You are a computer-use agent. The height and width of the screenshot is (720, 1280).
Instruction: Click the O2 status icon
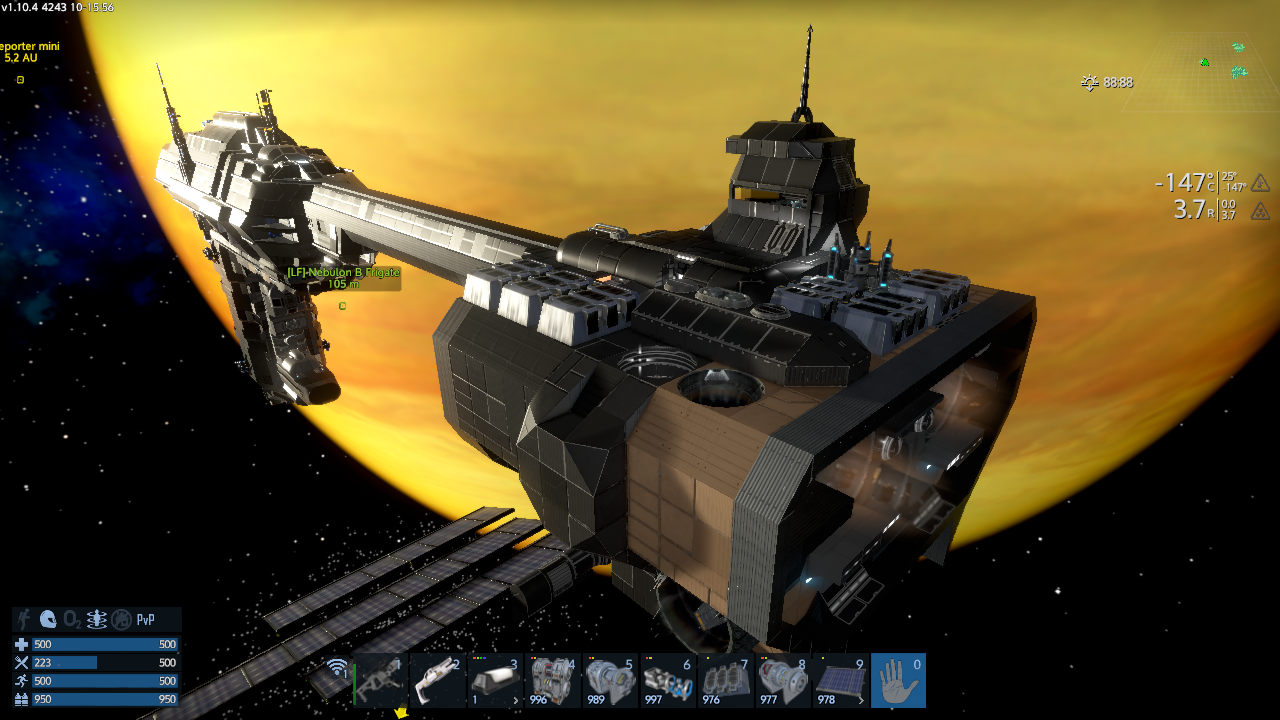point(72,620)
